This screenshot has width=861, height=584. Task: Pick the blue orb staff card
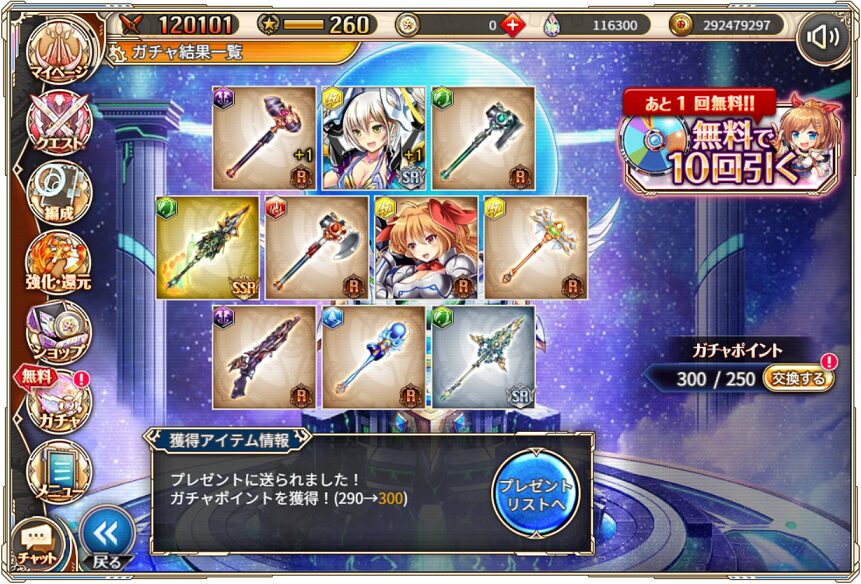point(374,358)
